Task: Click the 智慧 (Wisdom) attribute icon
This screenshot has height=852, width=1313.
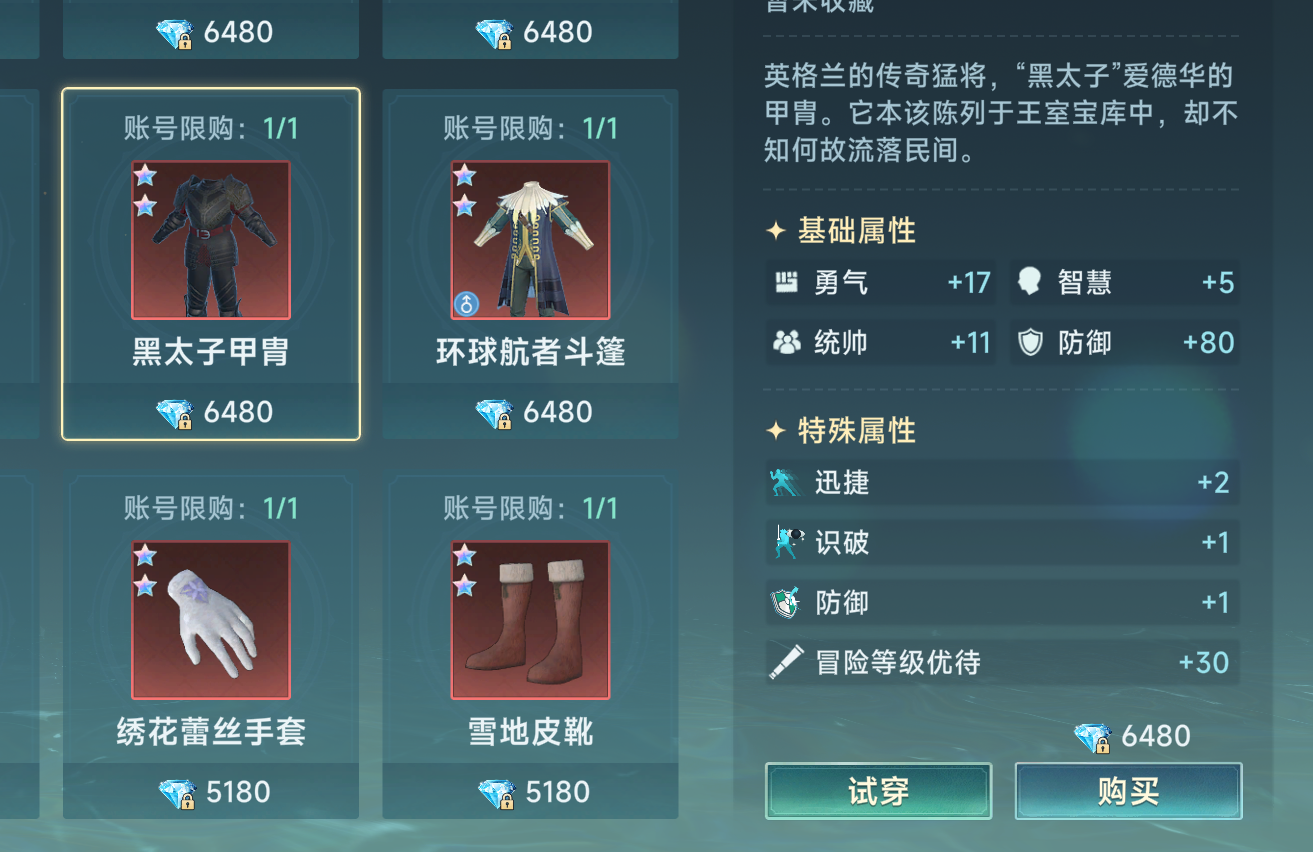Action: click(1031, 283)
